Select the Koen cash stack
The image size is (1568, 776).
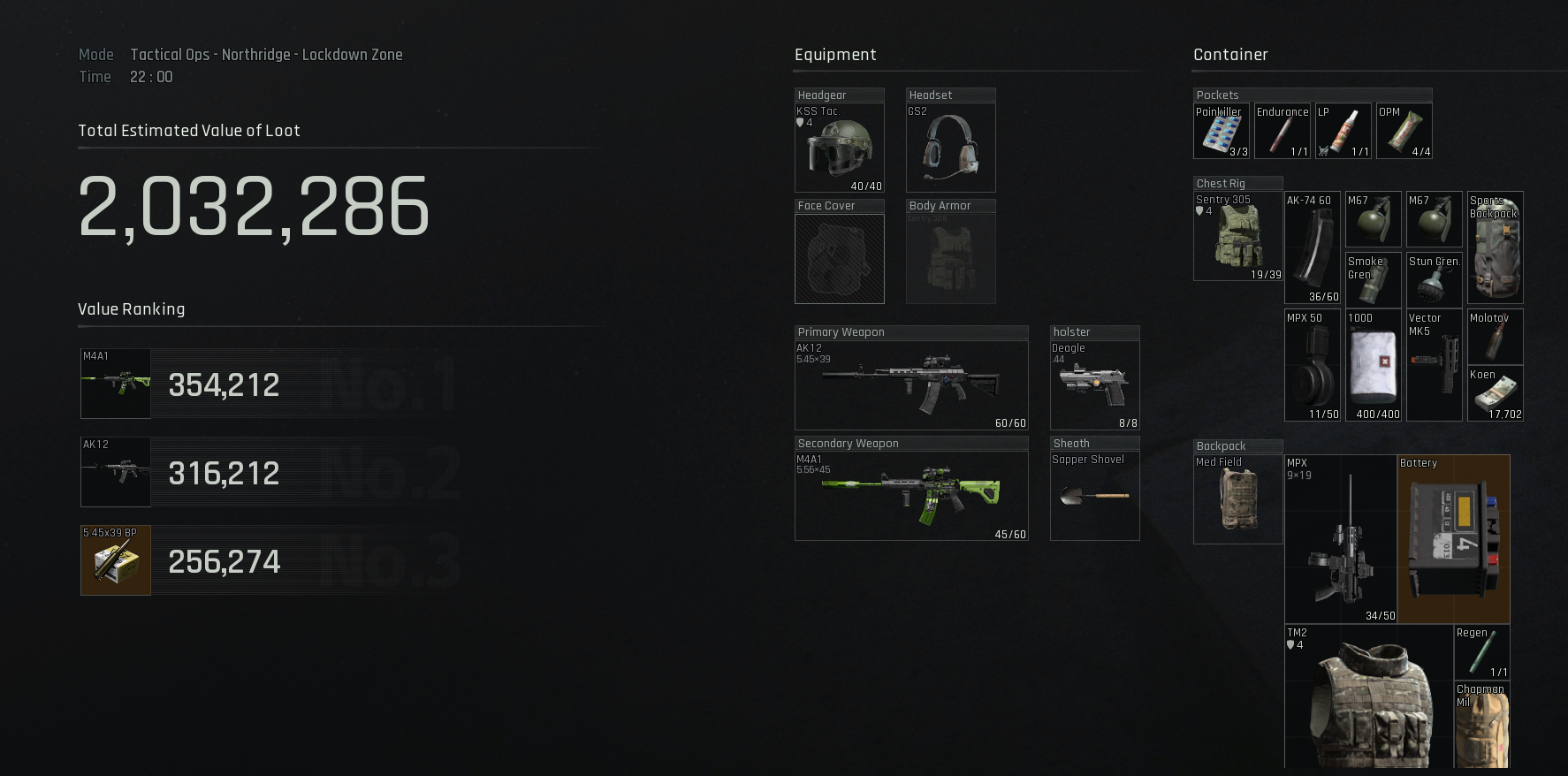(x=1495, y=393)
